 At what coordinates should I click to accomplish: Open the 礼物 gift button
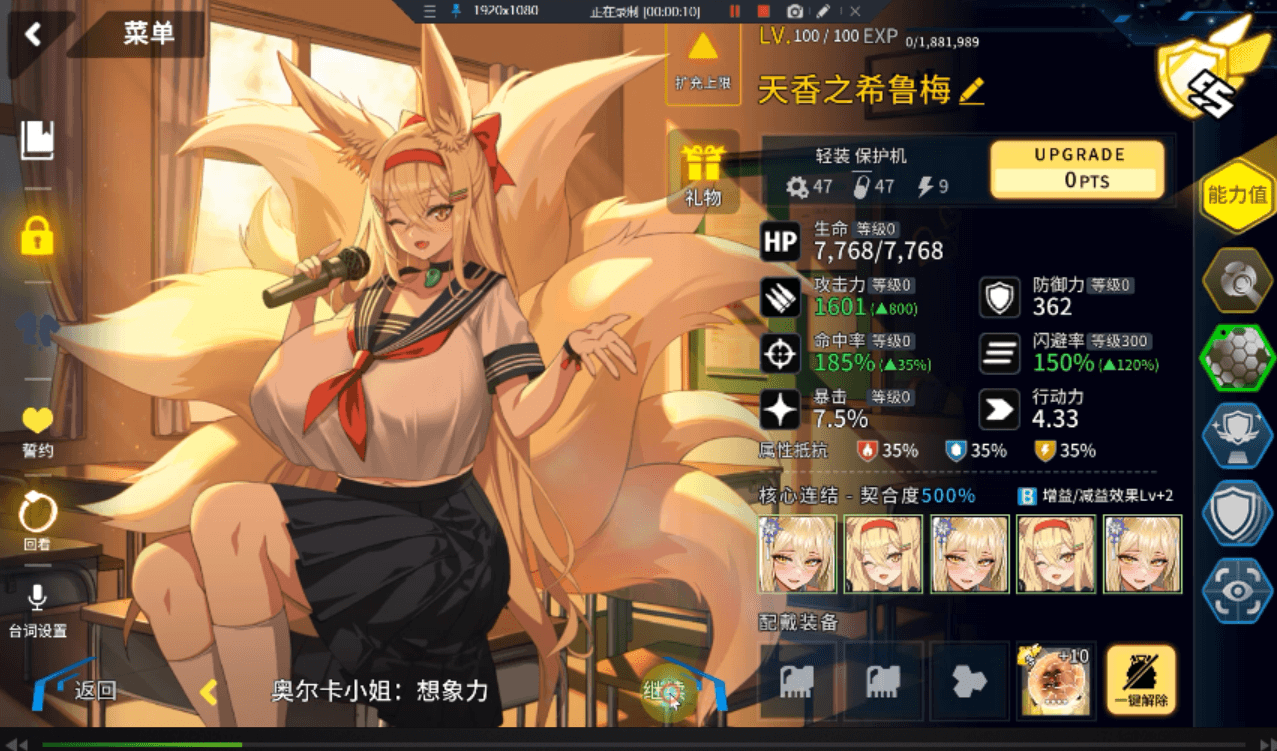703,172
